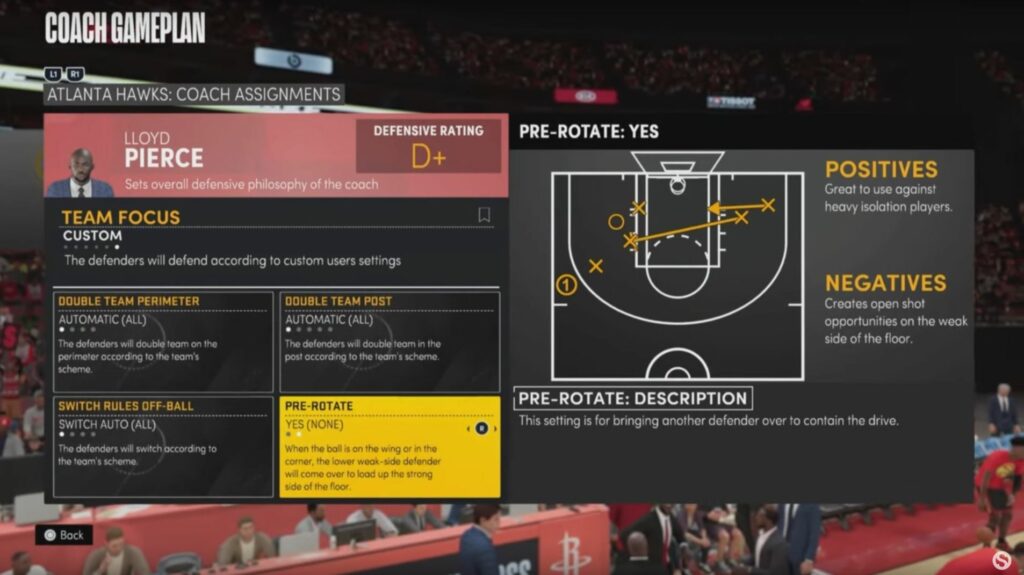This screenshot has width=1024, height=575.
Task: Toggle the bookmark icon in Team Focus
Action: tap(484, 215)
